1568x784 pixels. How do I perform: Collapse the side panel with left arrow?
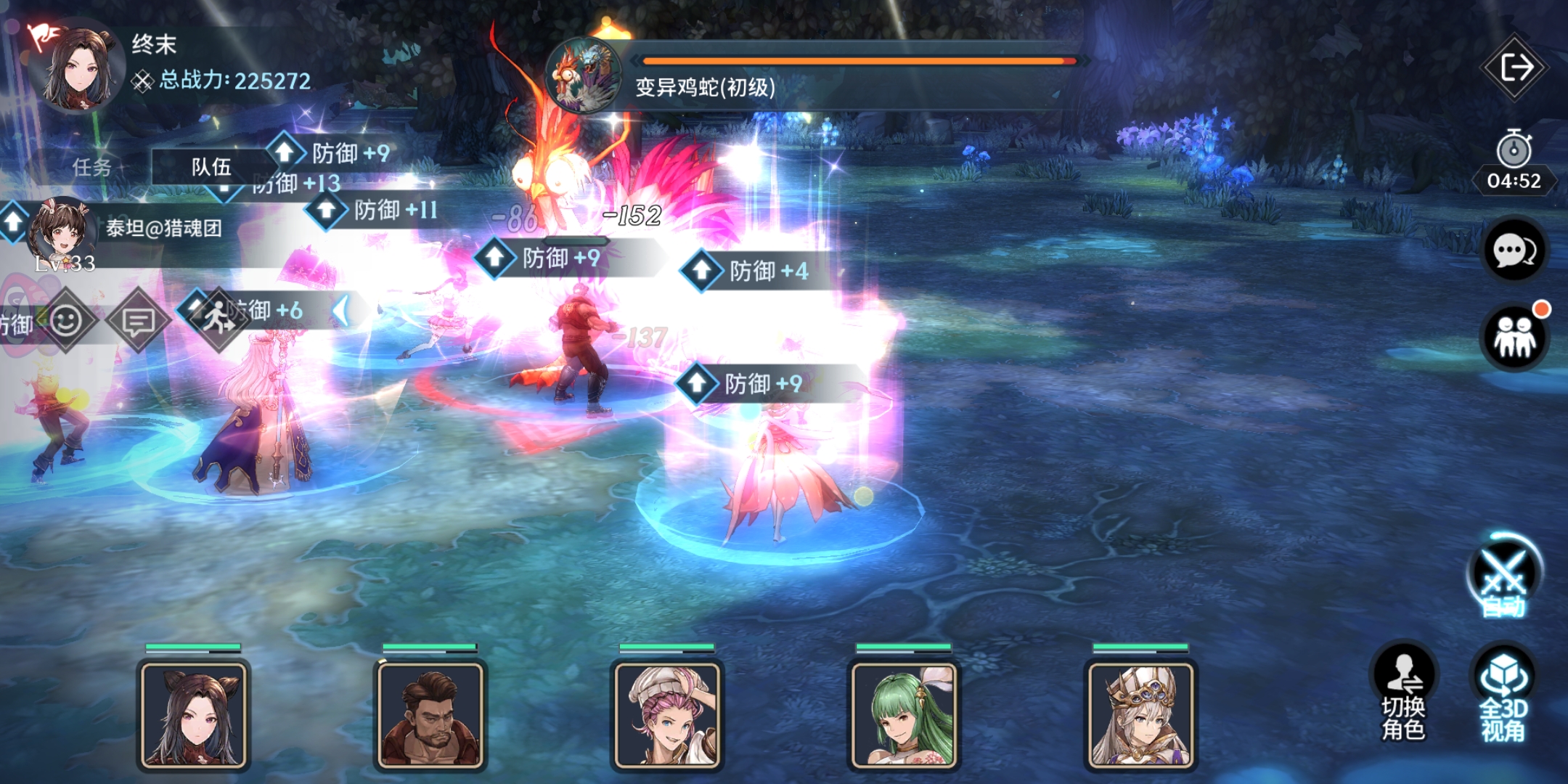(x=341, y=311)
